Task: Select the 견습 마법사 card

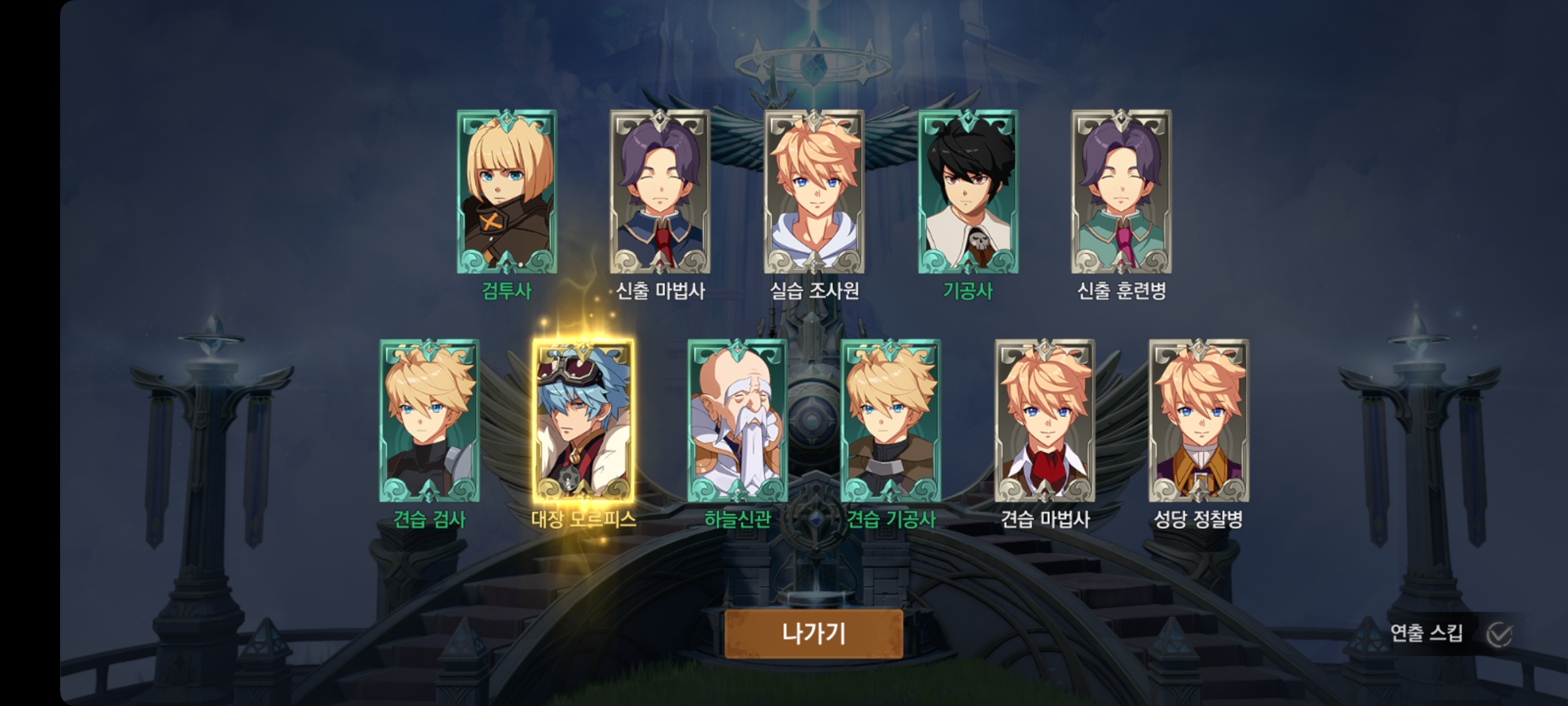Action: tap(1045, 420)
